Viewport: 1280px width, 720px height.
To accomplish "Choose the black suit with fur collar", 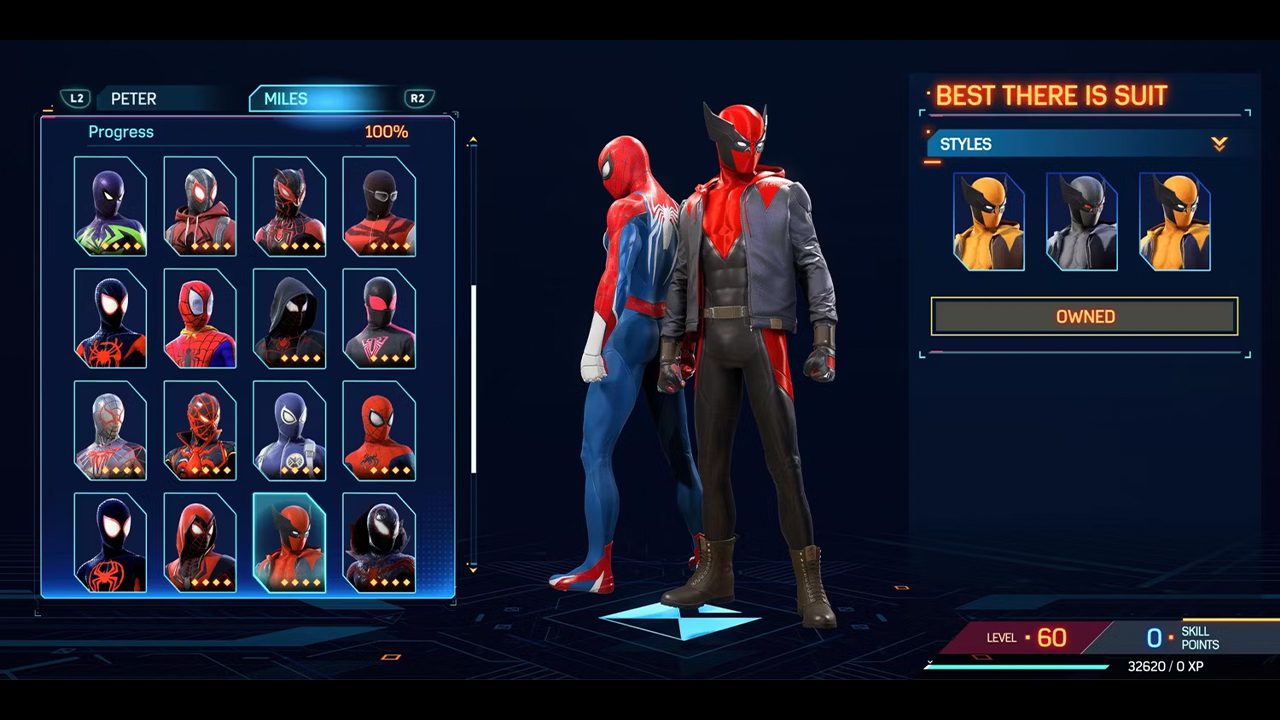I will pos(379,542).
